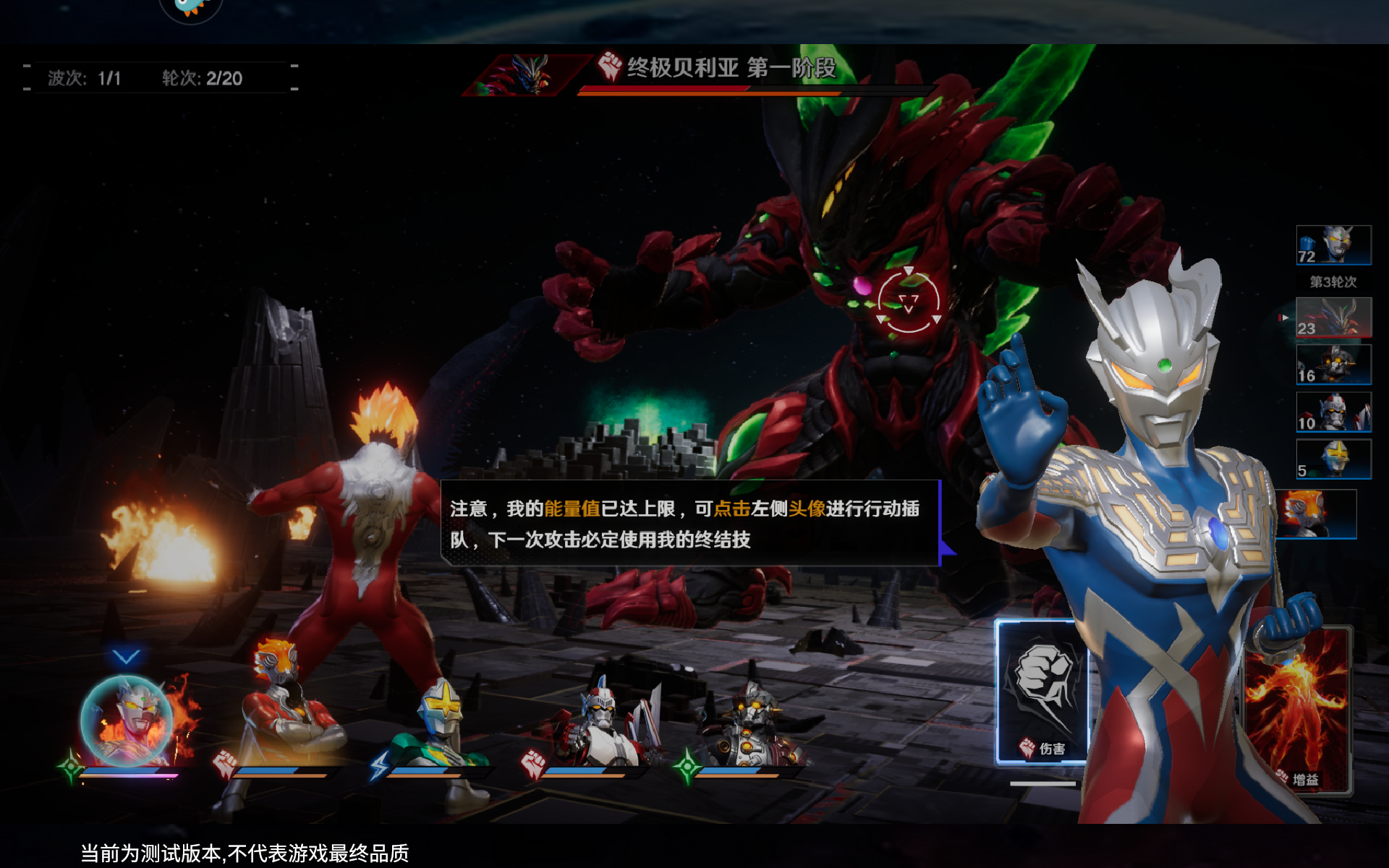Use the 伤害 fist skill card
This screenshot has width=1389, height=868.
click(1040, 692)
